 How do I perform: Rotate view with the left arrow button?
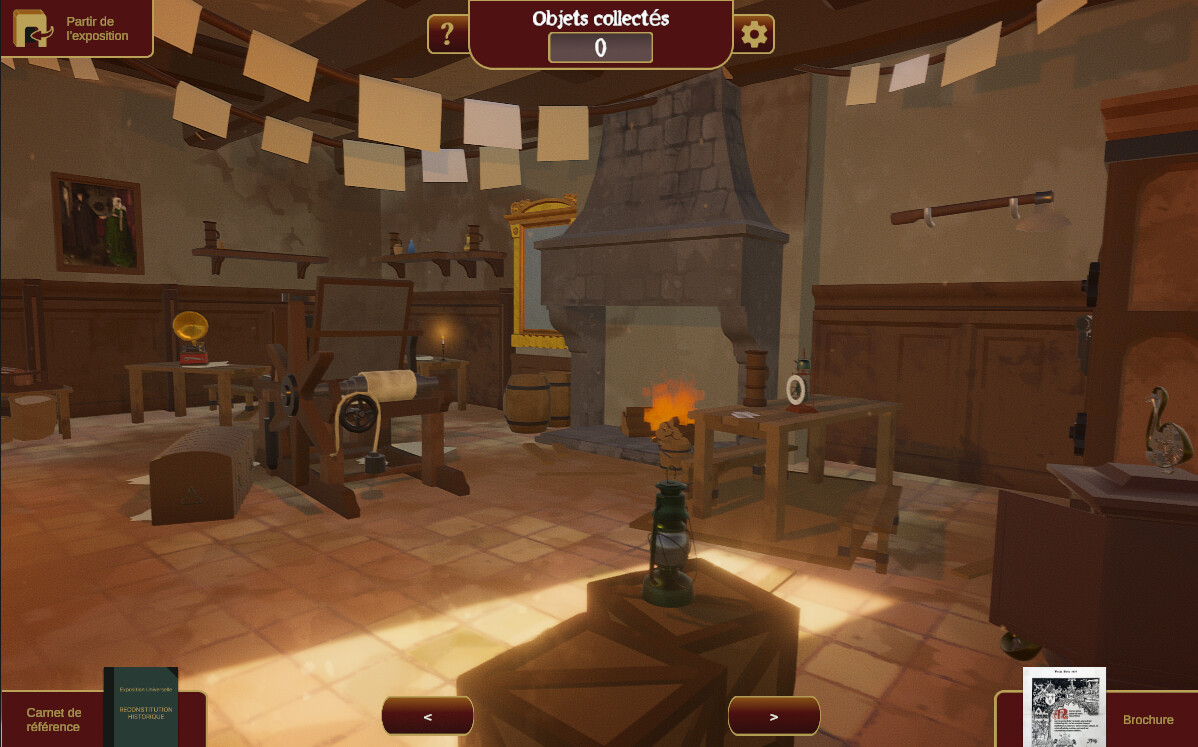(428, 716)
